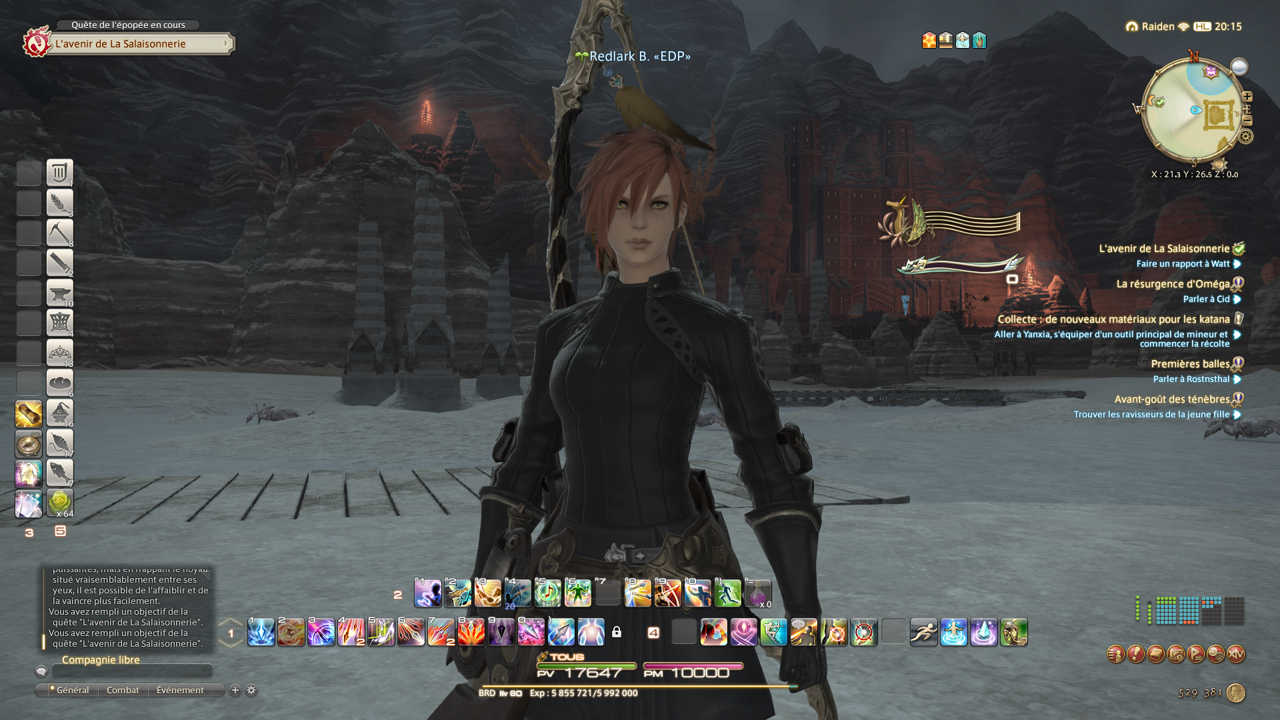Select the Général chat tab
Viewport: 1280px width, 720px height.
pyautogui.click(x=72, y=690)
